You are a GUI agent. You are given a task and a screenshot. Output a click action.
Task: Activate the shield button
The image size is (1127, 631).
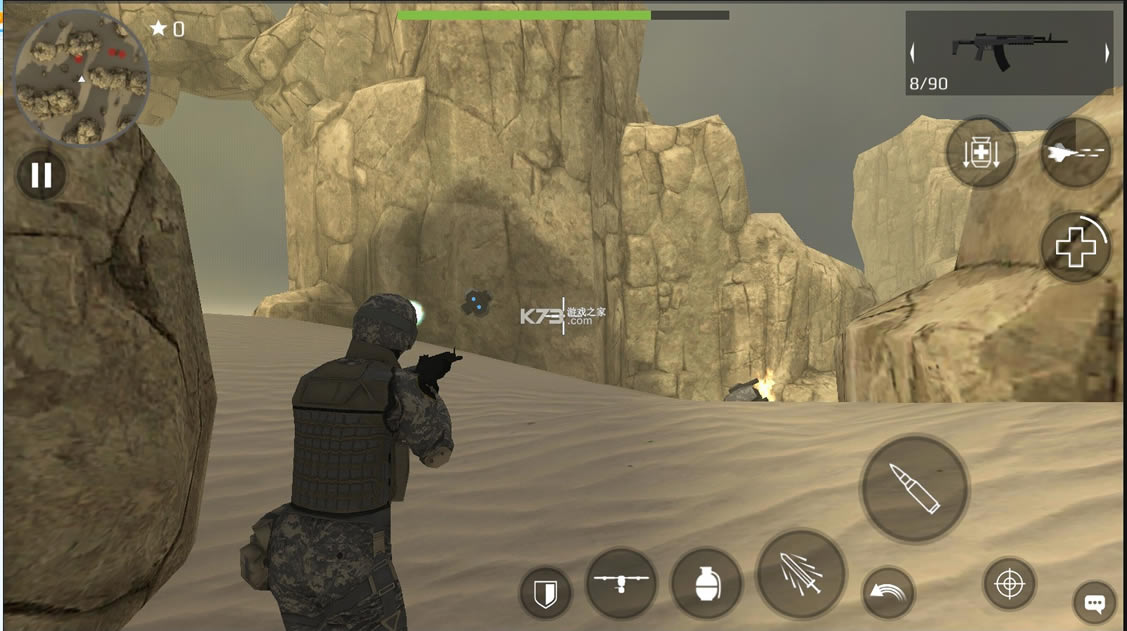(x=545, y=593)
